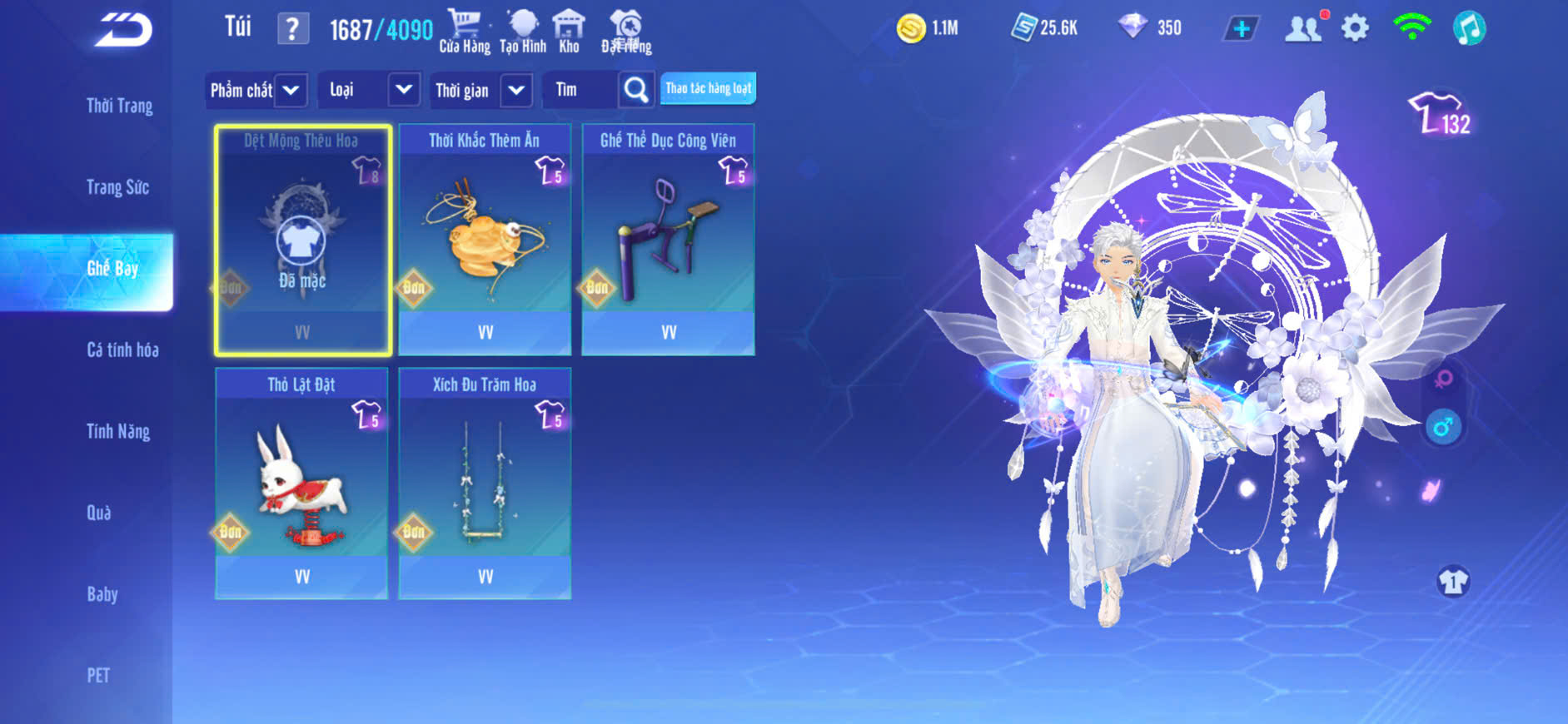Open the gear settings icon

coord(1355,28)
